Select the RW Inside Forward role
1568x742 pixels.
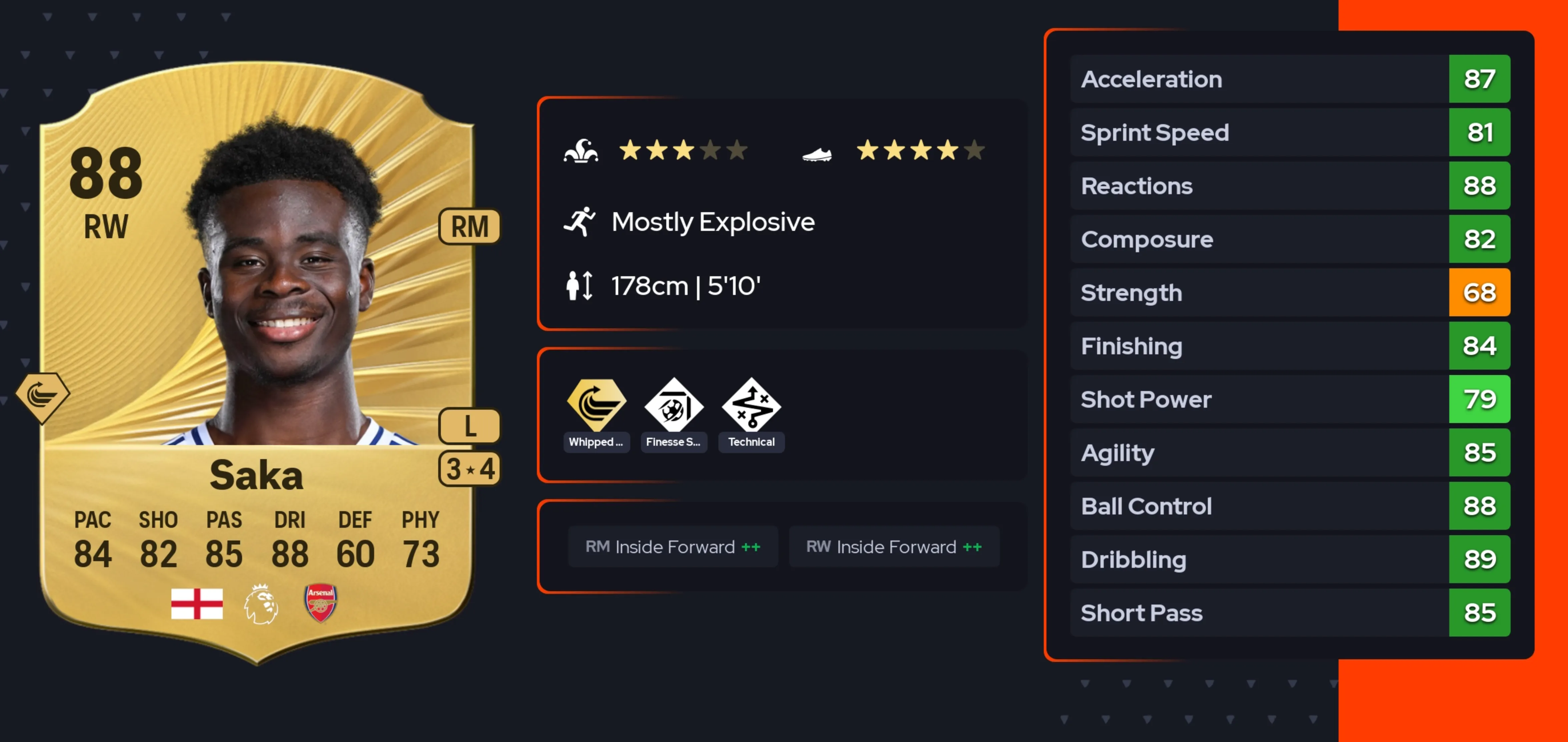click(894, 546)
